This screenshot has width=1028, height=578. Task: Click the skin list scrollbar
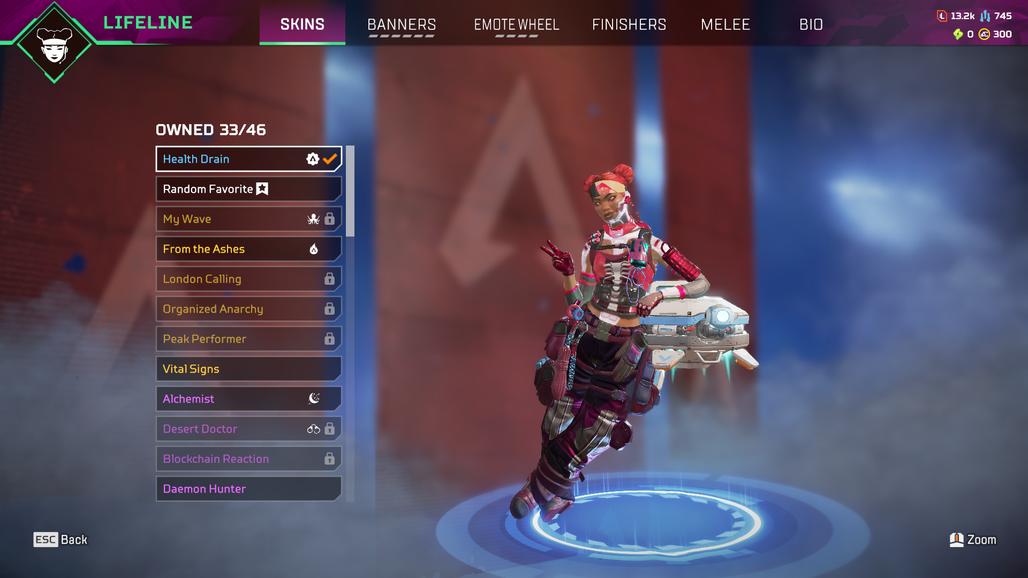click(x=350, y=190)
